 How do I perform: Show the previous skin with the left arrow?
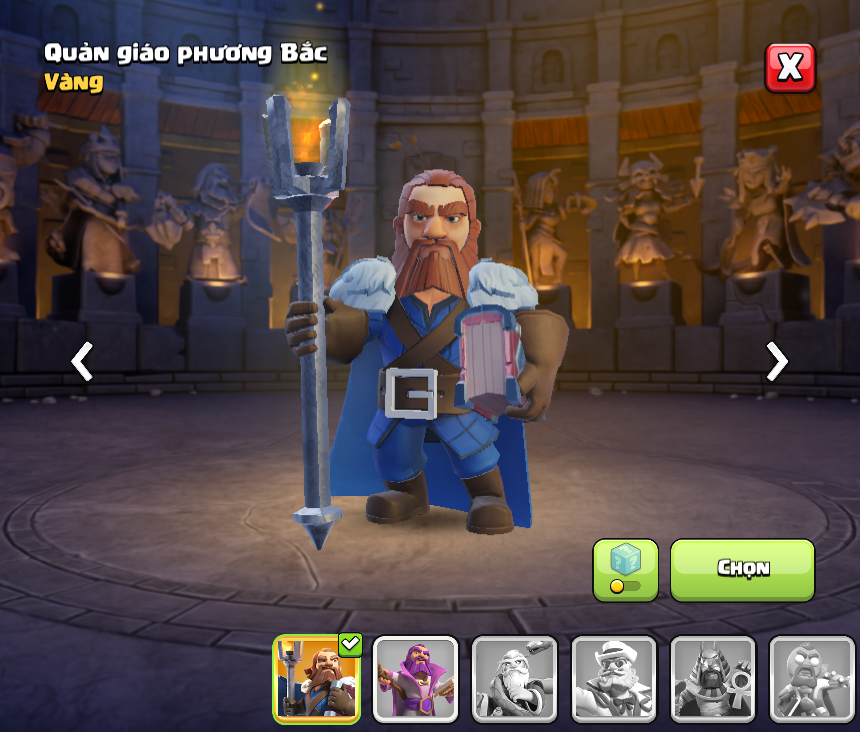point(82,361)
